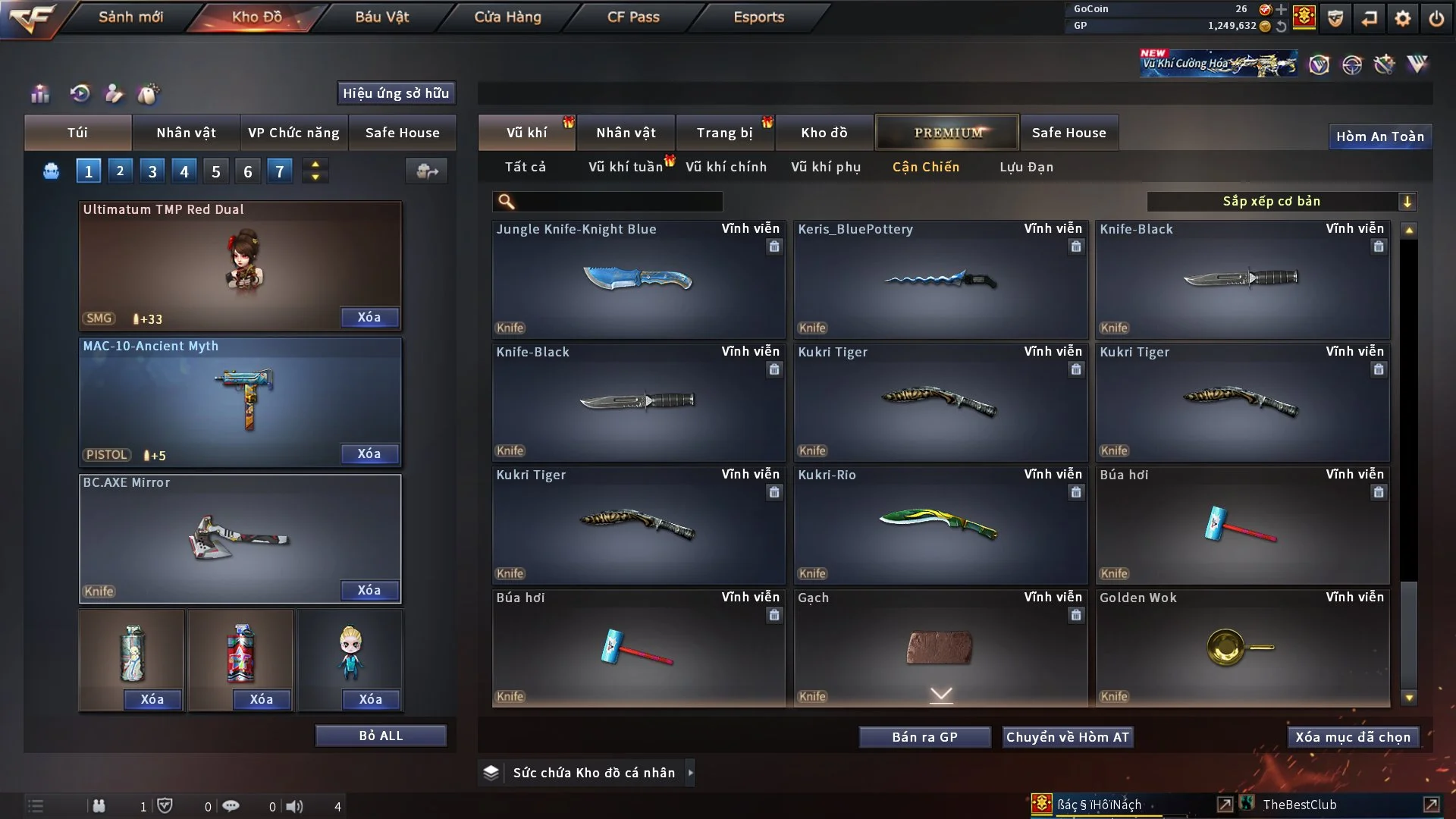The width and height of the screenshot is (1456, 819).
Task: Open the shield security icon top right
Action: (x=1334, y=19)
